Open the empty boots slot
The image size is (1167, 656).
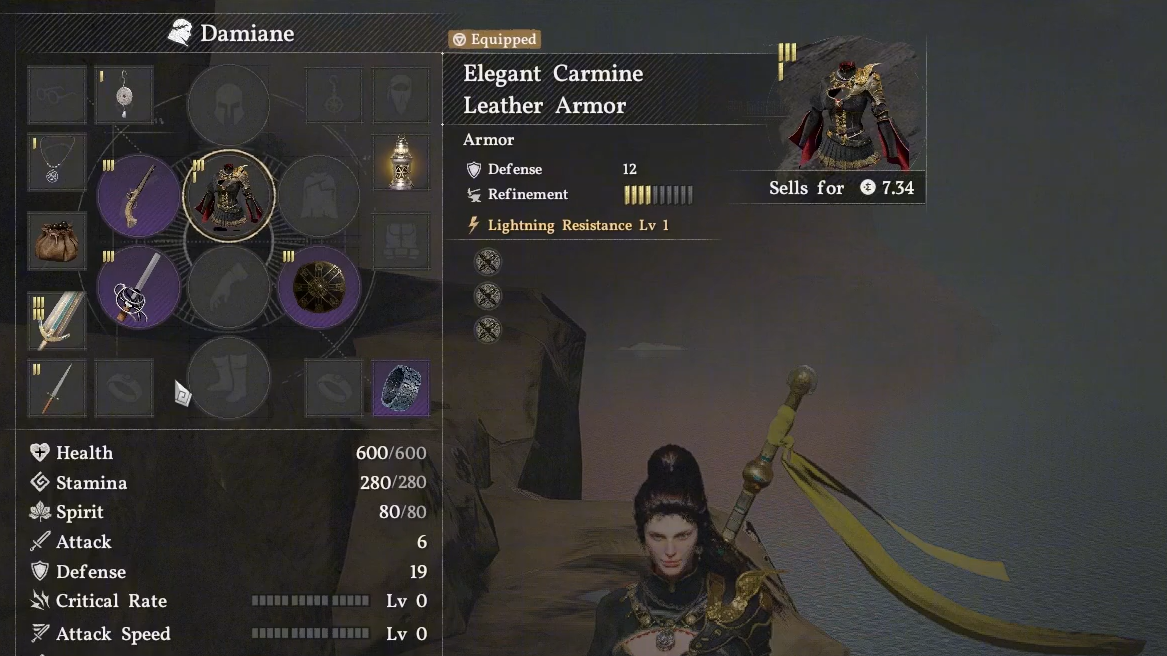point(229,378)
